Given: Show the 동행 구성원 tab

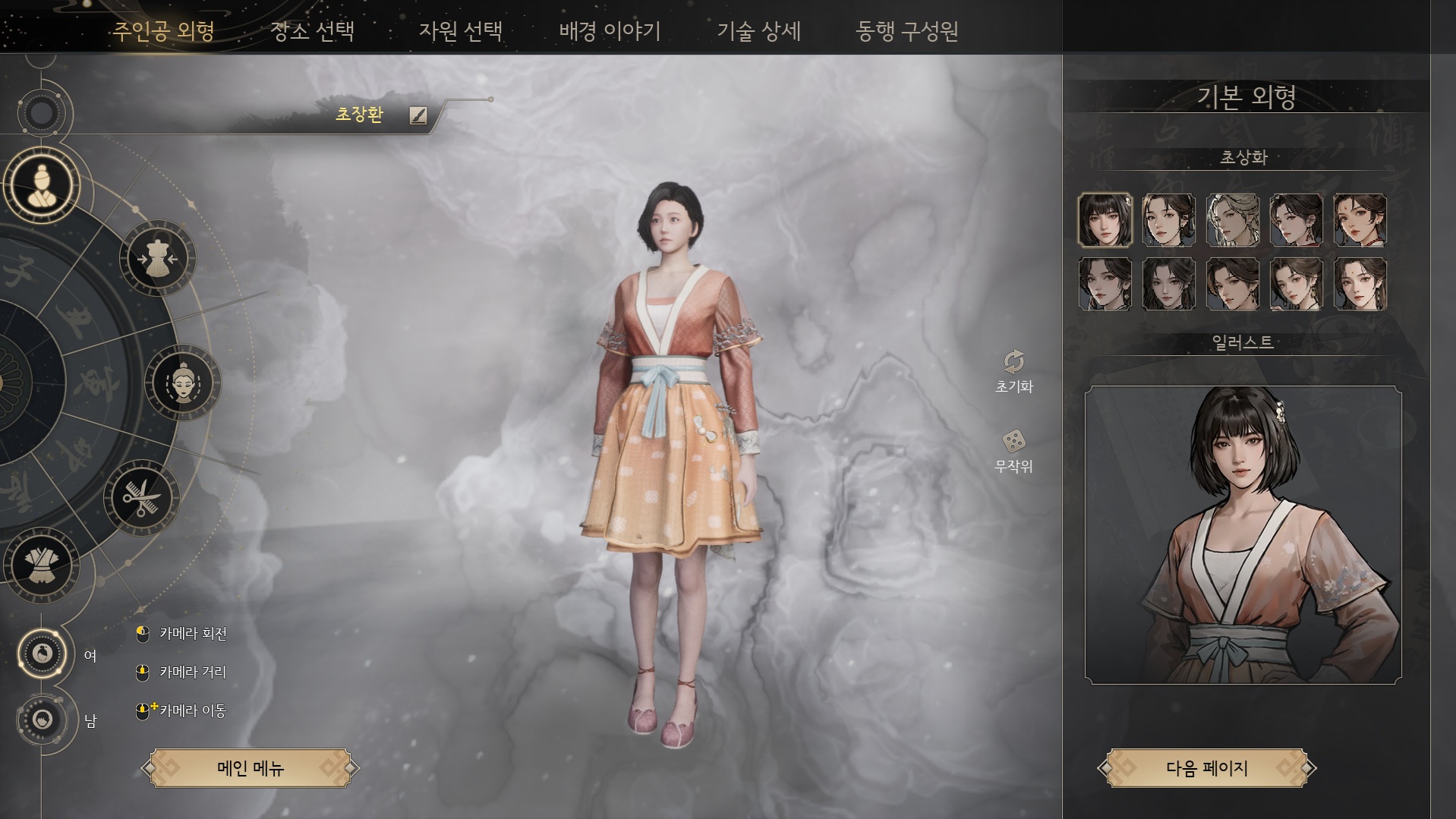Looking at the screenshot, I should coord(906,31).
